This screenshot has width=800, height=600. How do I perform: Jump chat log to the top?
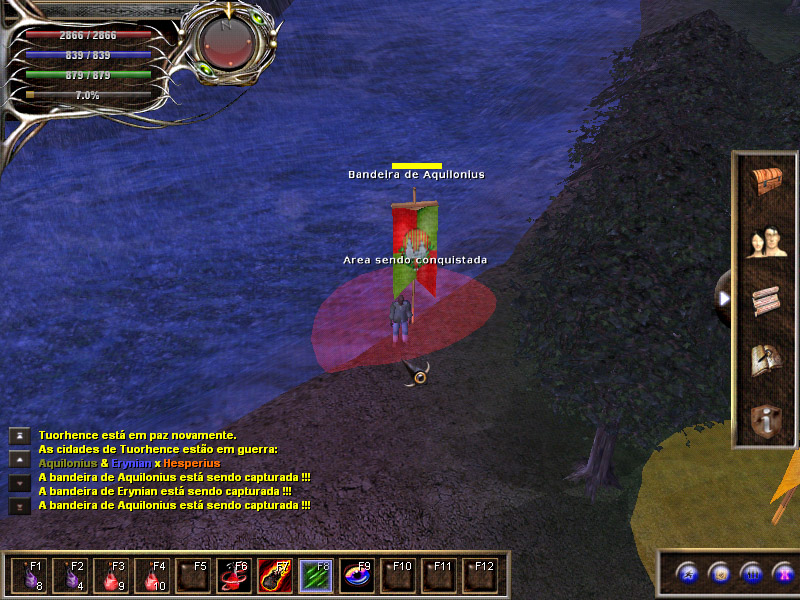pos(19,435)
